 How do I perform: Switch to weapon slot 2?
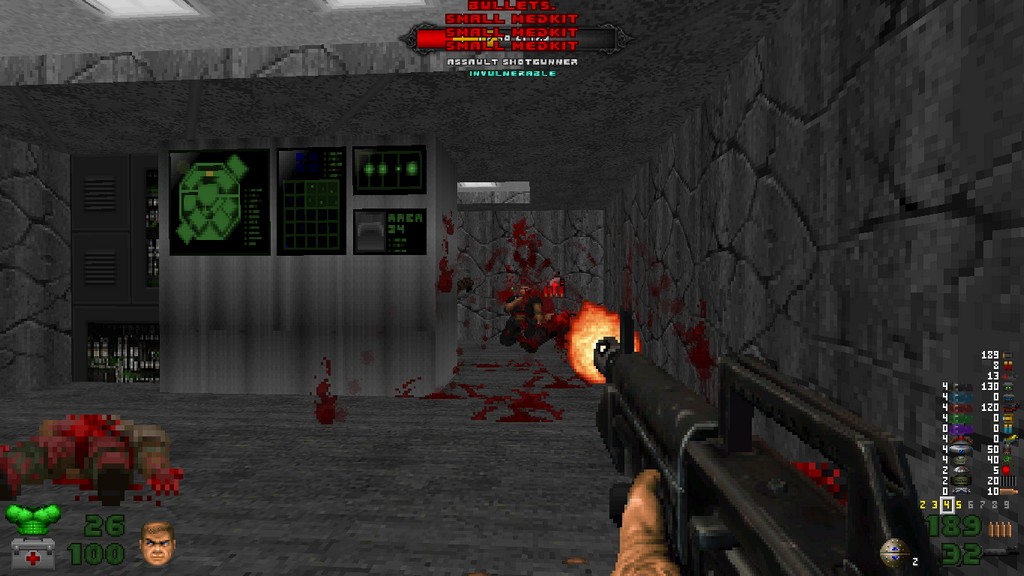pyautogui.click(x=923, y=506)
